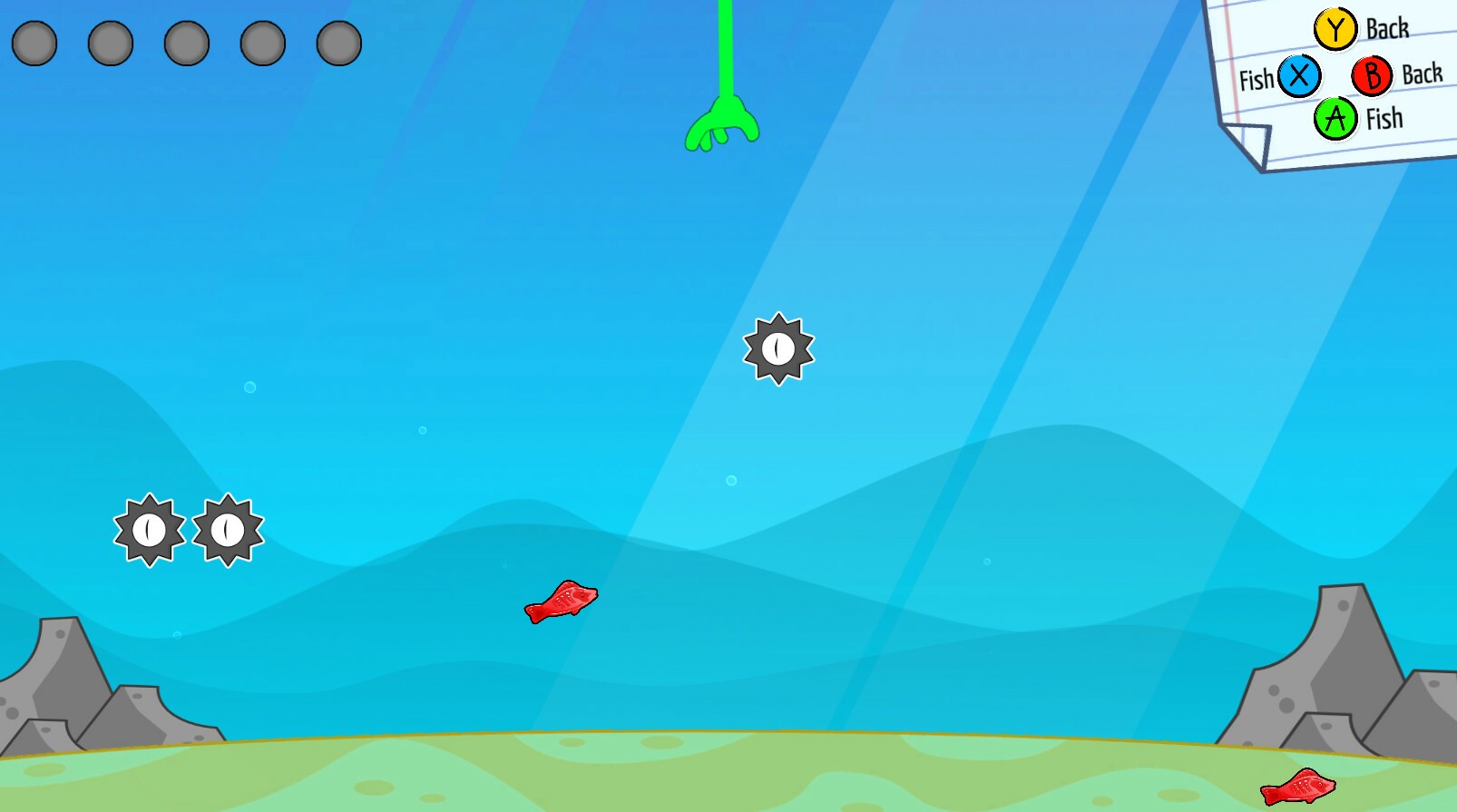Click the red fish swimming mid-screen

[562, 603]
